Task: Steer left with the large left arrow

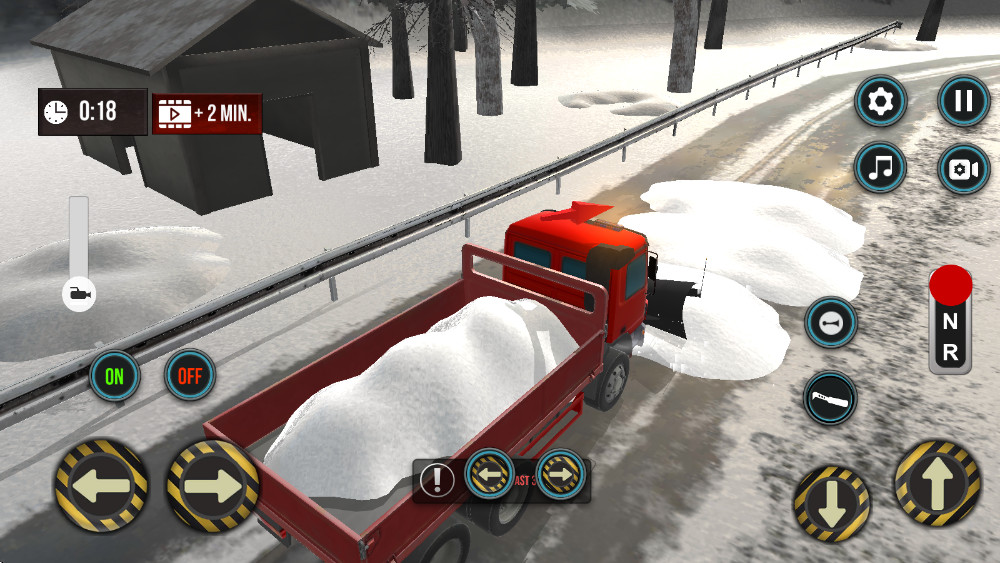Action: tap(101, 485)
